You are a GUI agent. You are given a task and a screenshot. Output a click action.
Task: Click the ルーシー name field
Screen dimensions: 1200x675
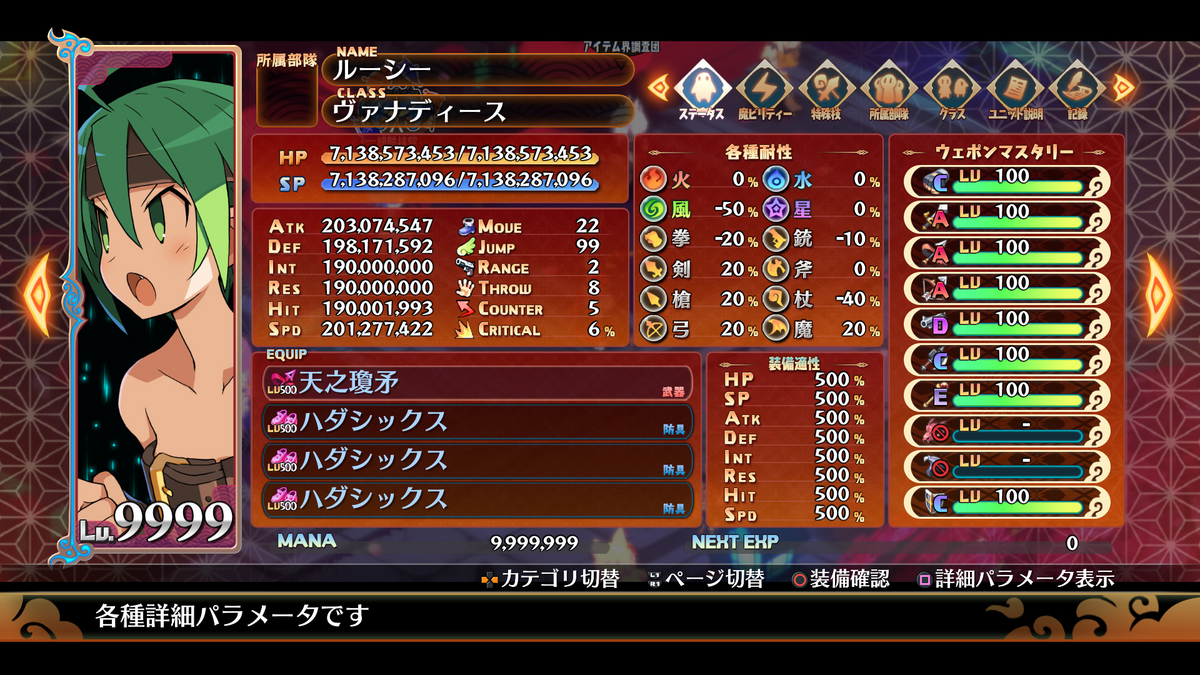pos(478,69)
